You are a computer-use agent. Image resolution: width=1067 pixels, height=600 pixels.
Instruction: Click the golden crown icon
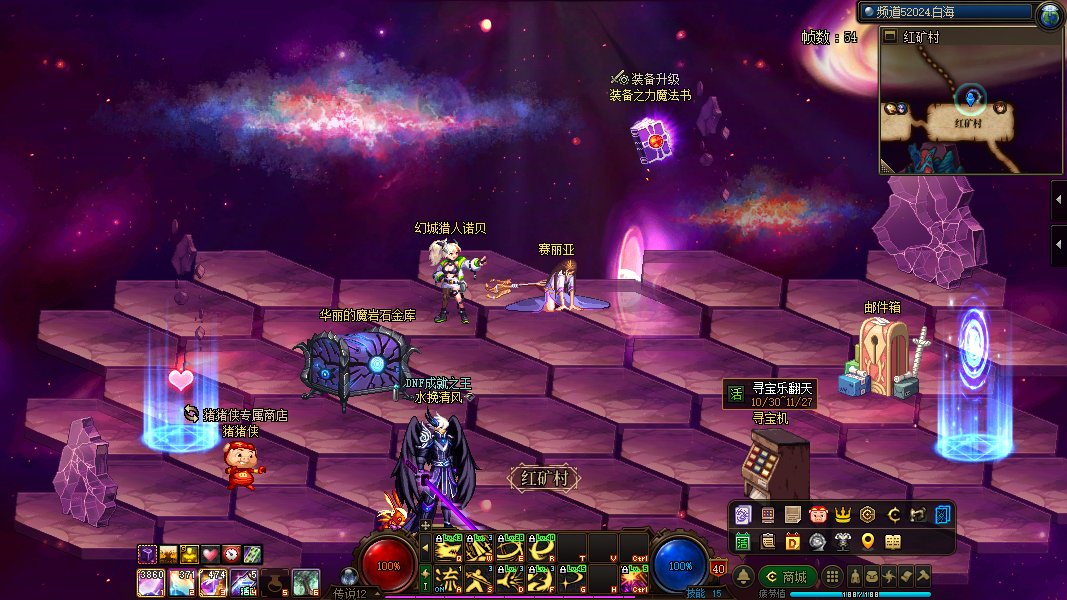[x=843, y=515]
